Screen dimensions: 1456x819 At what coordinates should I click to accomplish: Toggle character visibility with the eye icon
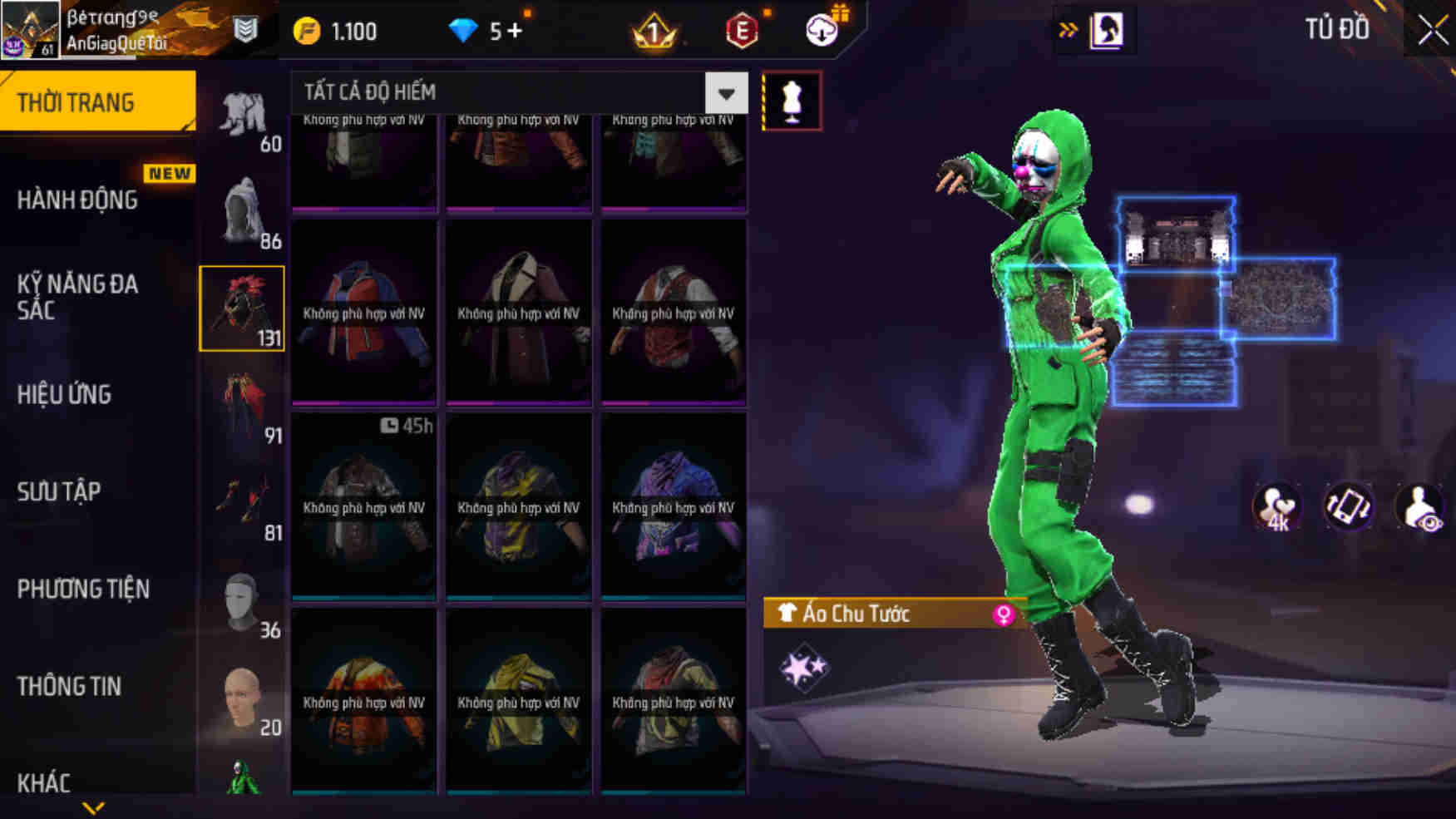1420,507
